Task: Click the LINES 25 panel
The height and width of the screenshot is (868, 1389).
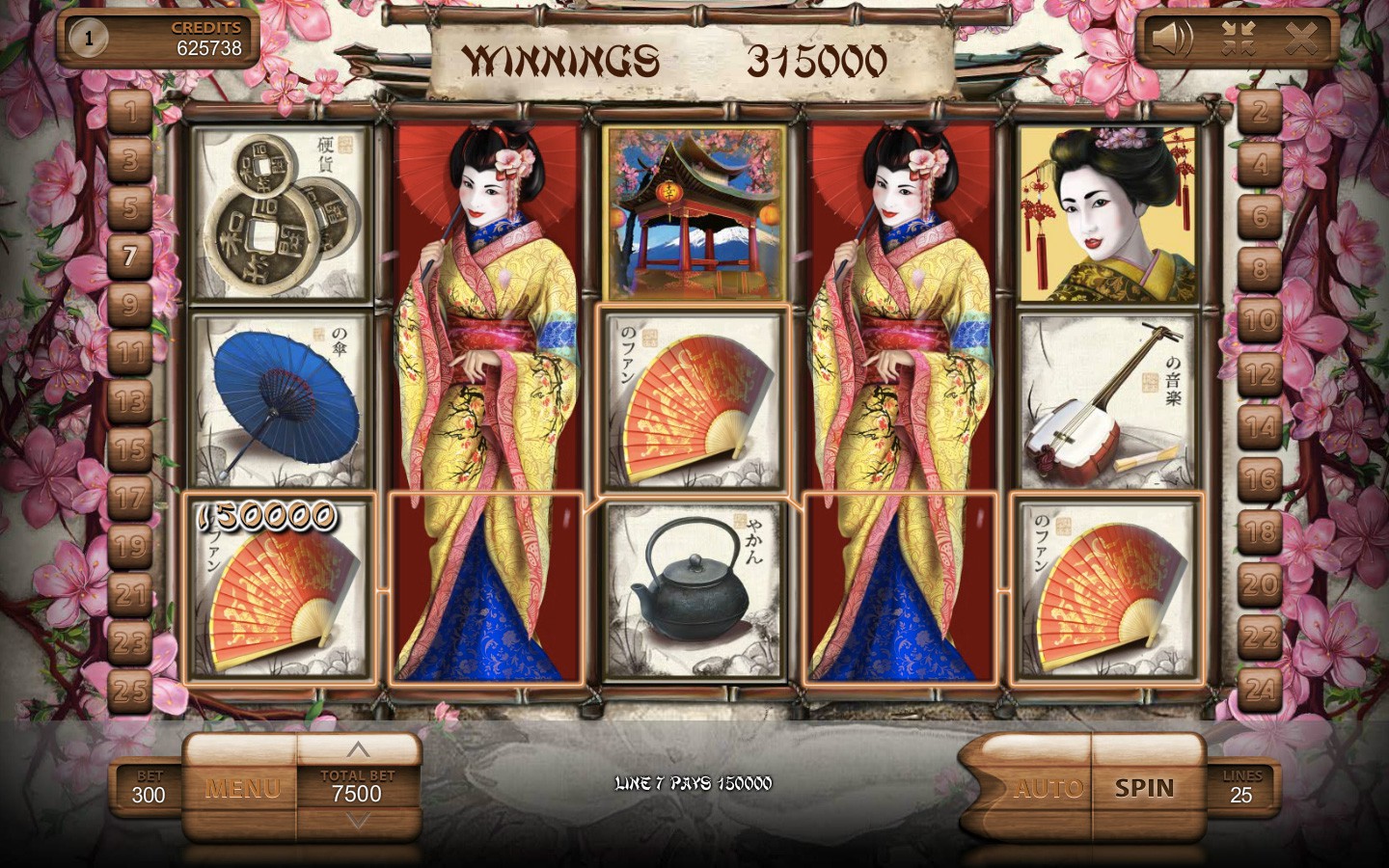Action: tap(1241, 788)
